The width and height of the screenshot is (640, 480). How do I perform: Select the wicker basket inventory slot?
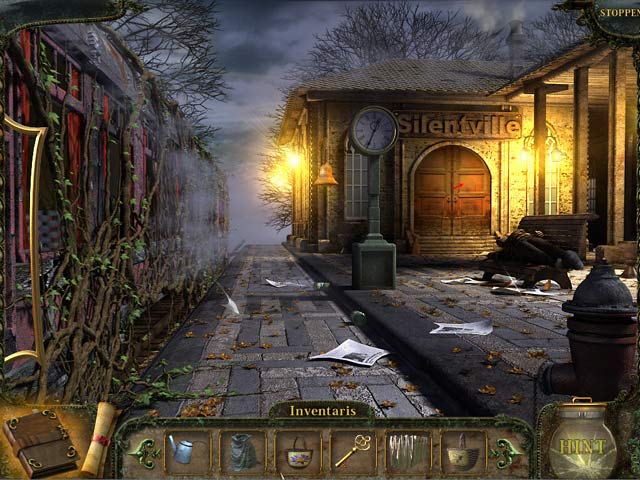tap(463, 452)
